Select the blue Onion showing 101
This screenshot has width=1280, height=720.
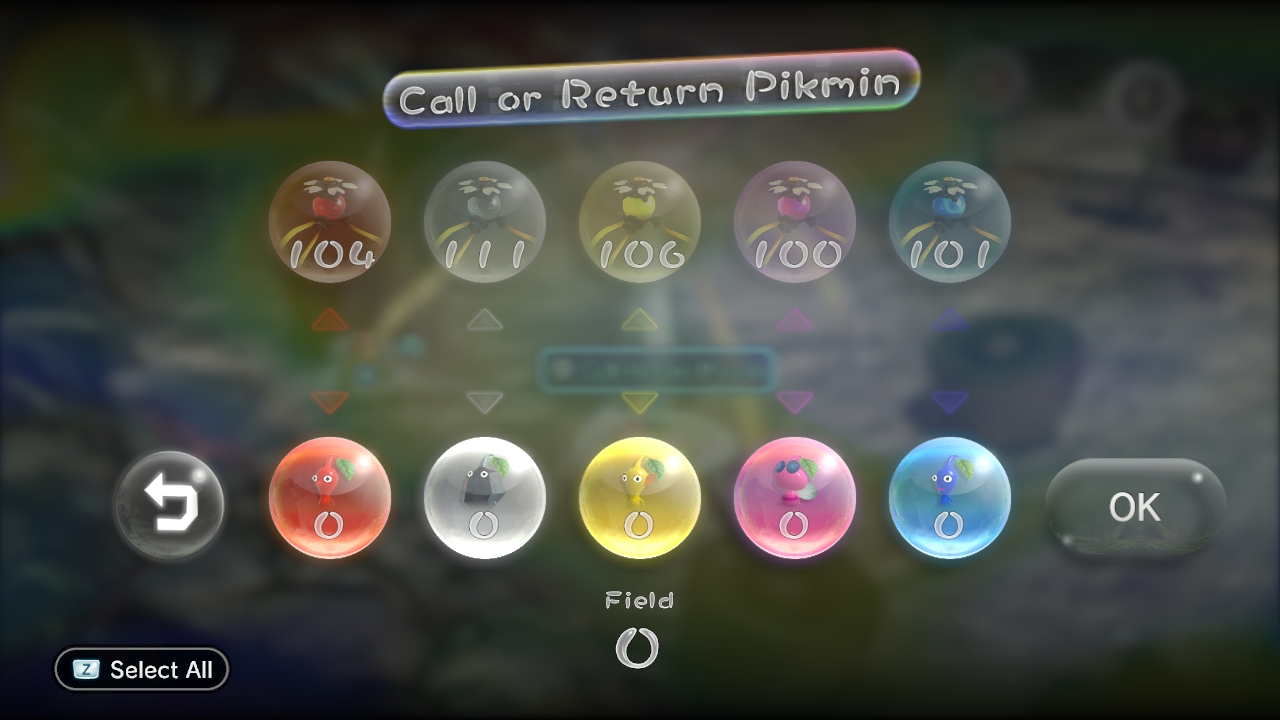click(x=950, y=222)
